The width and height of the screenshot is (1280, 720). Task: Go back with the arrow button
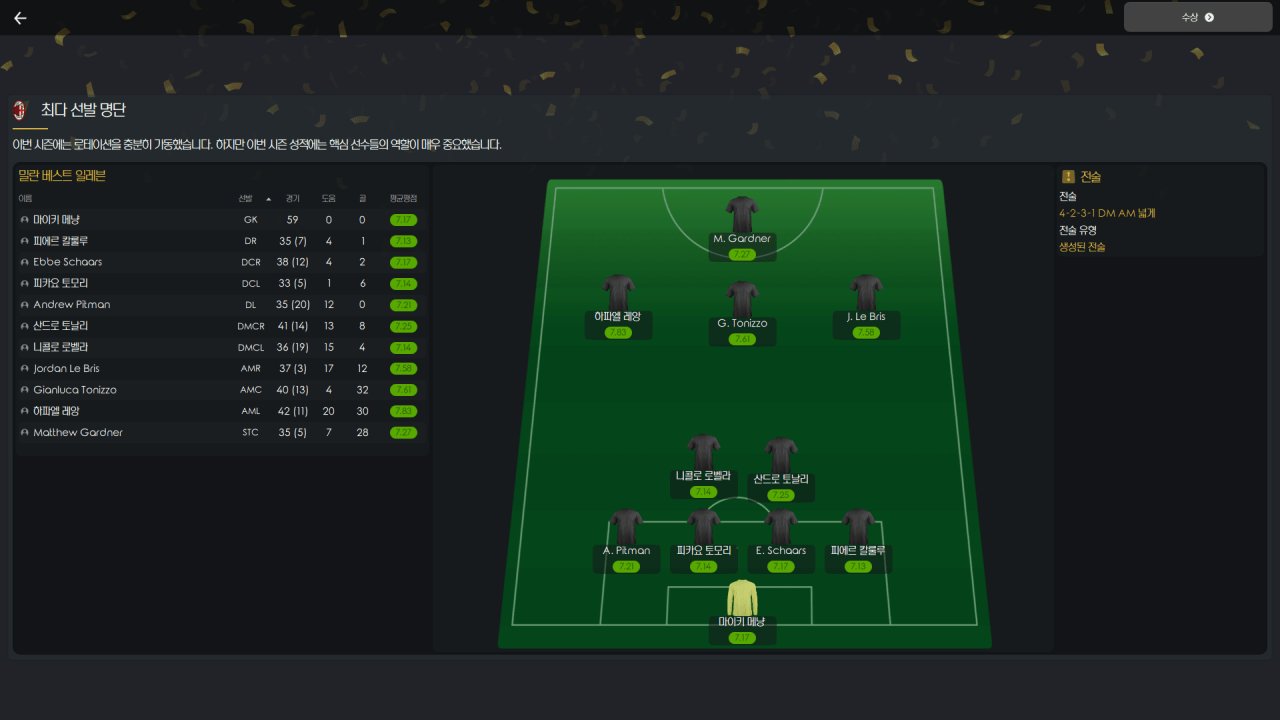coord(20,18)
